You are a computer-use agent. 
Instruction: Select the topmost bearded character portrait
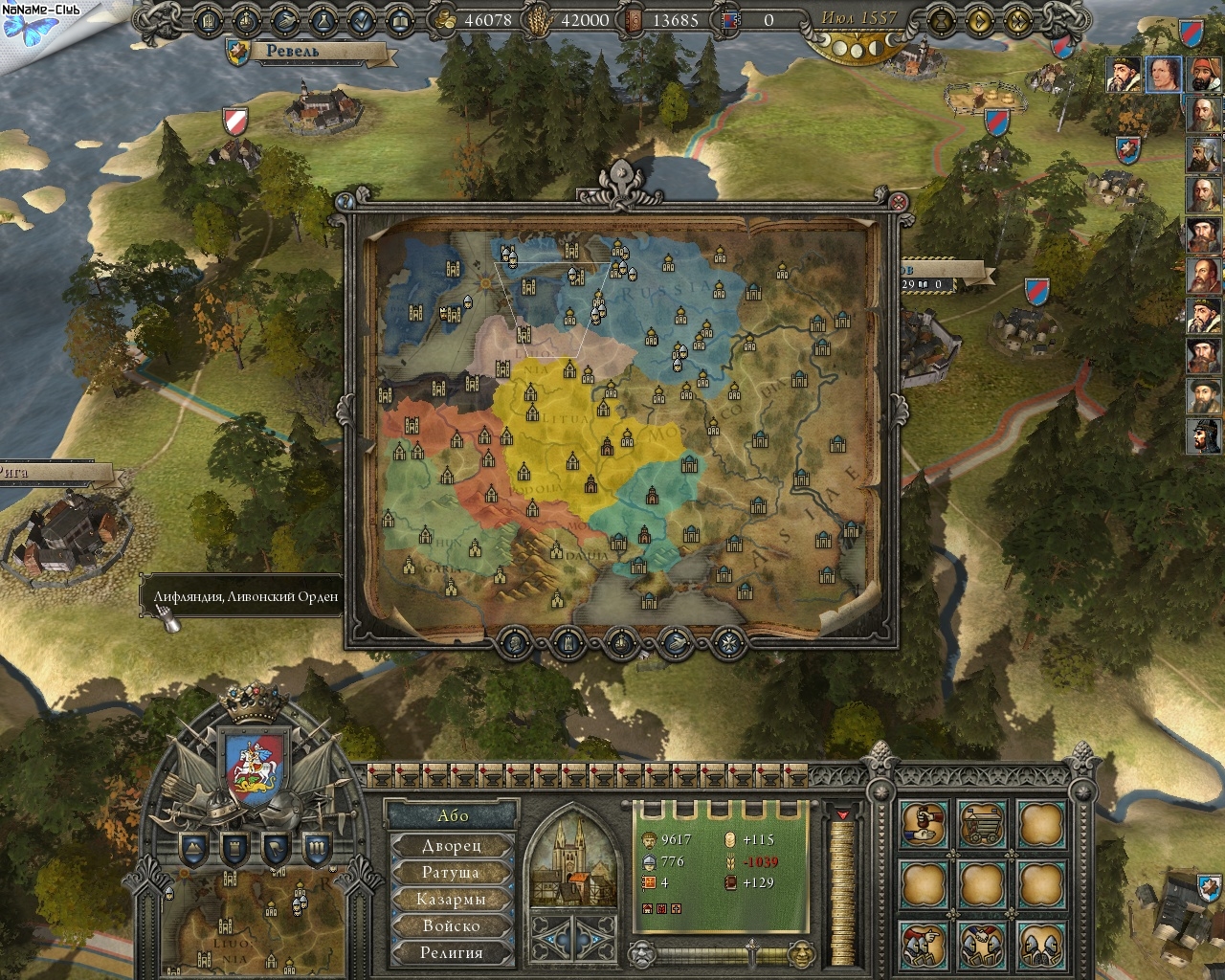1124,75
